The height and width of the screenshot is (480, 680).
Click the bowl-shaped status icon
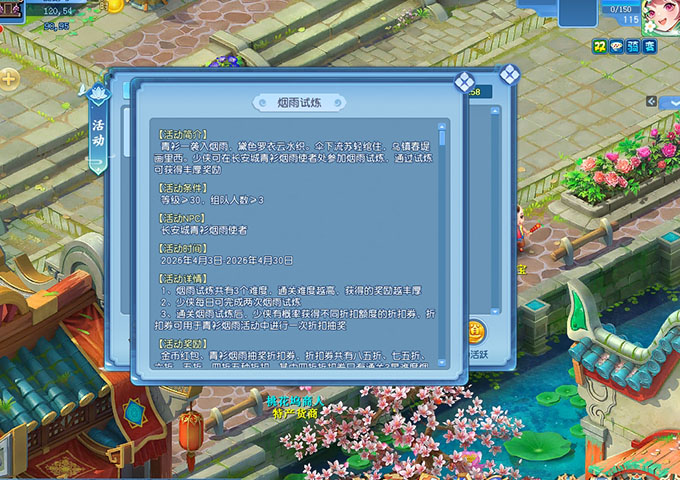(x=616, y=46)
